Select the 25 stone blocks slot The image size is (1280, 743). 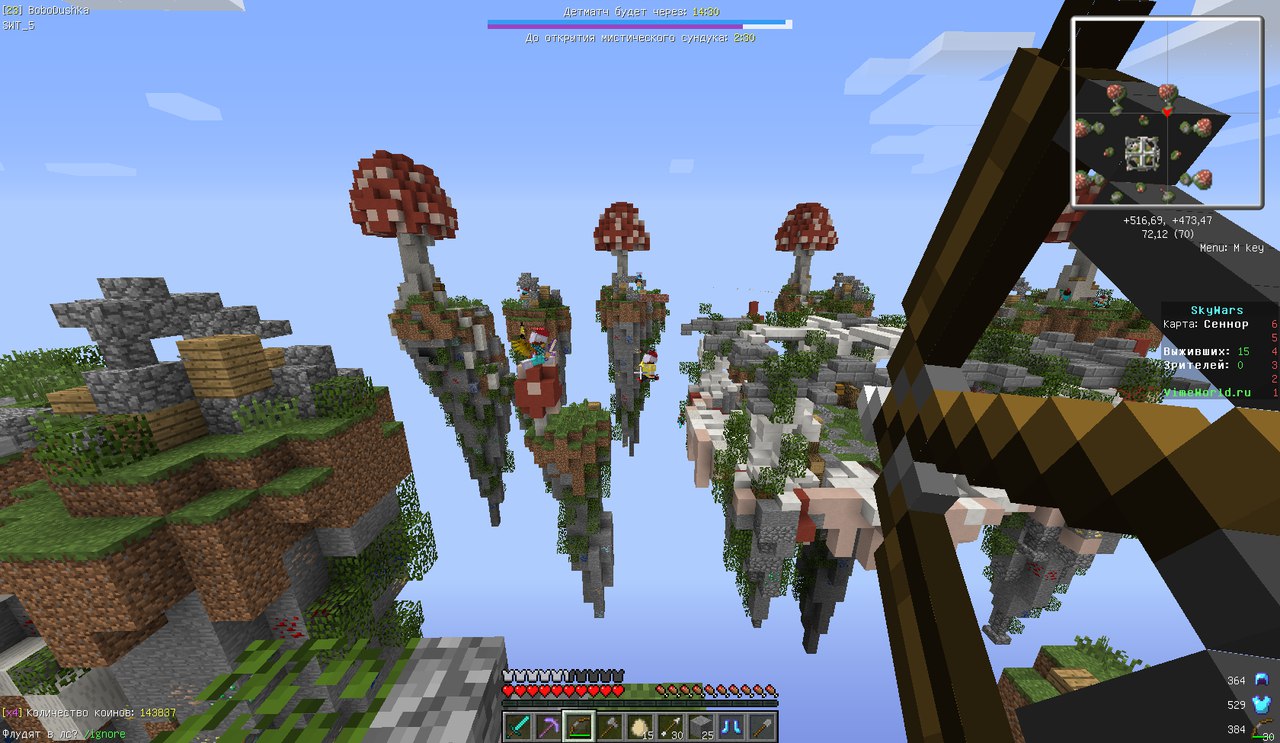pyautogui.click(x=701, y=725)
